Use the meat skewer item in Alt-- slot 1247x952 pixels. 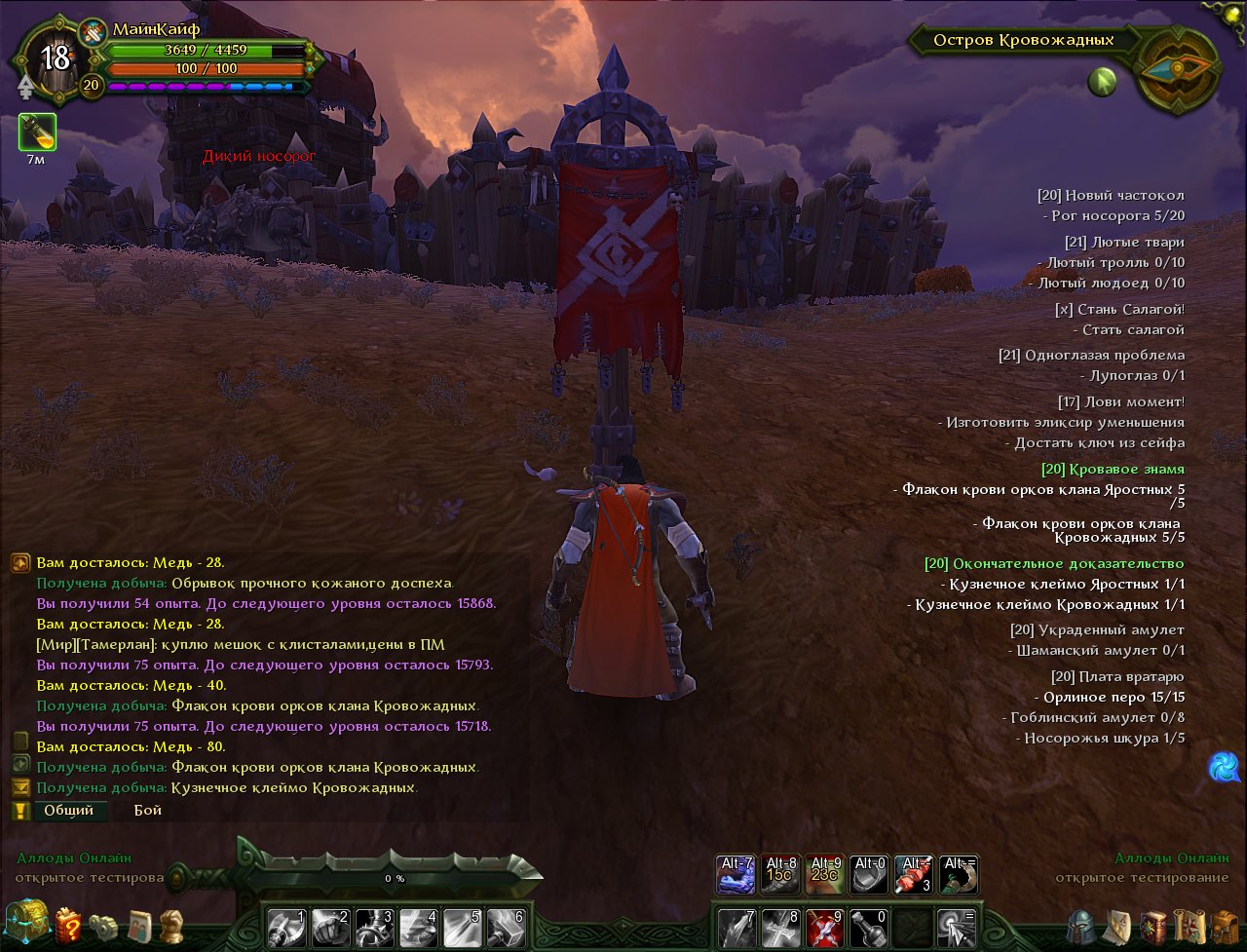click(914, 874)
